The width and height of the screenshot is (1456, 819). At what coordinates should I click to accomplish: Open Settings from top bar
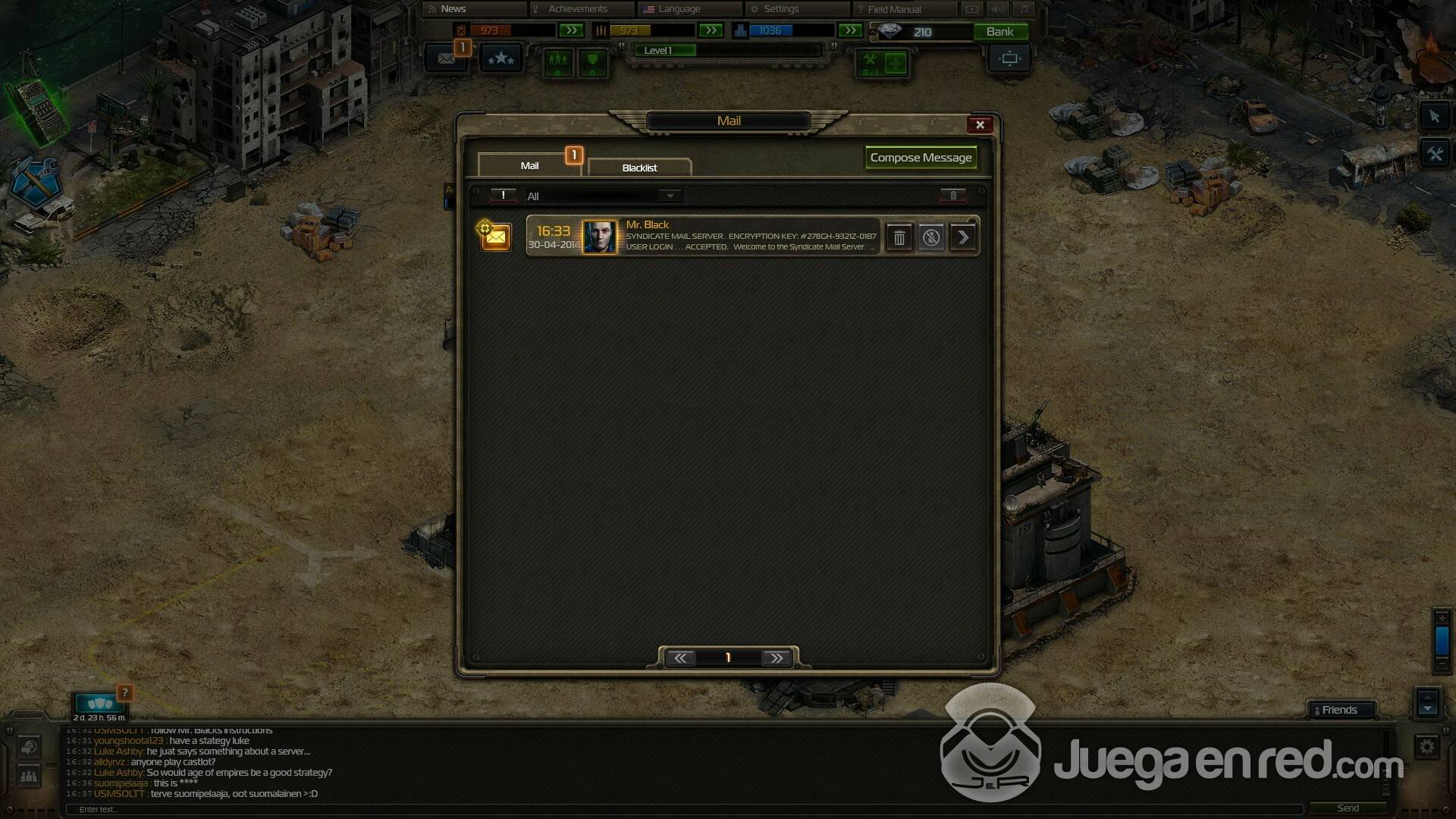coord(781,9)
